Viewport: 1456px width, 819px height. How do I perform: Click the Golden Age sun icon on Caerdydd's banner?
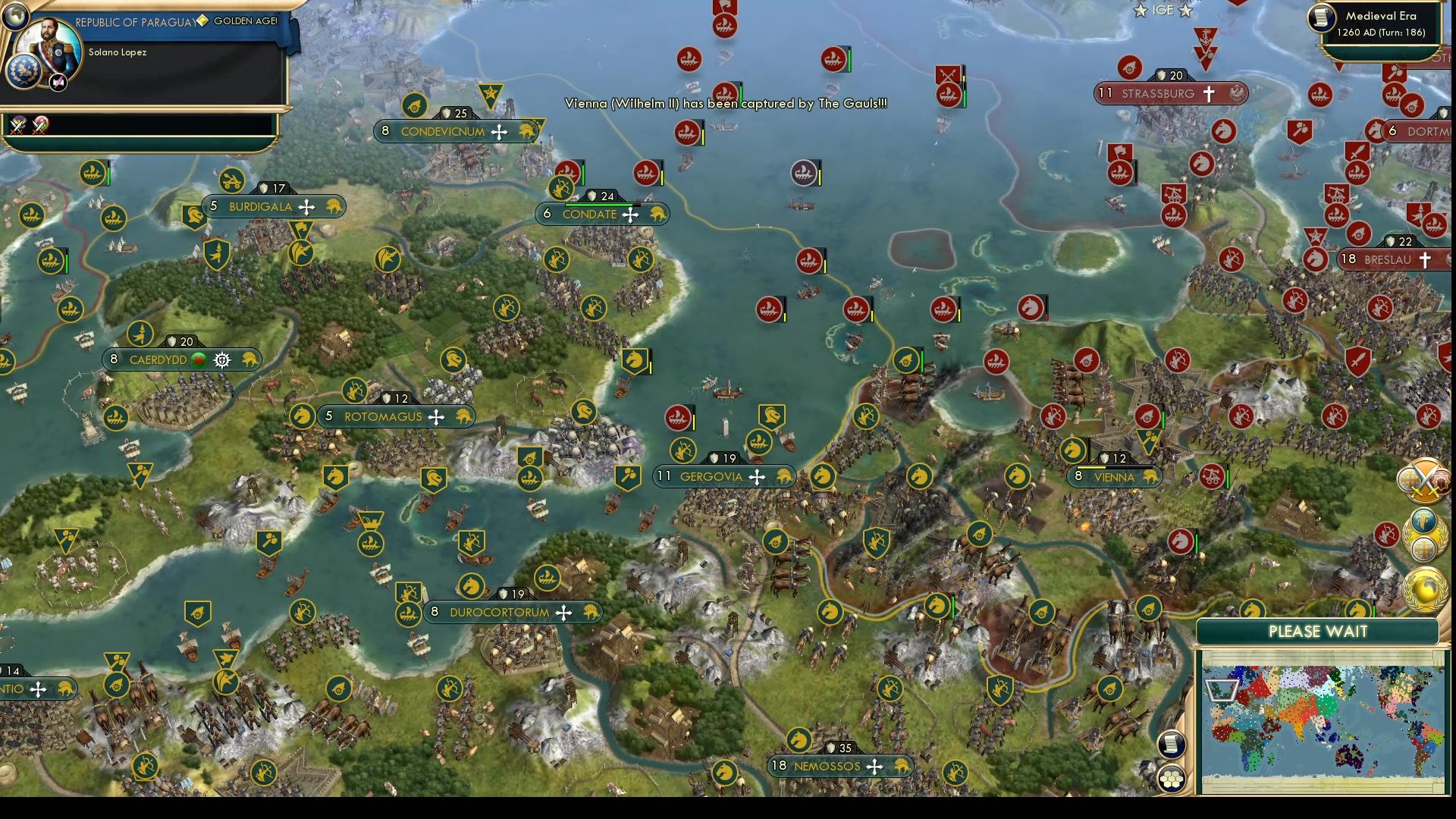pyautogui.click(x=221, y=360)
